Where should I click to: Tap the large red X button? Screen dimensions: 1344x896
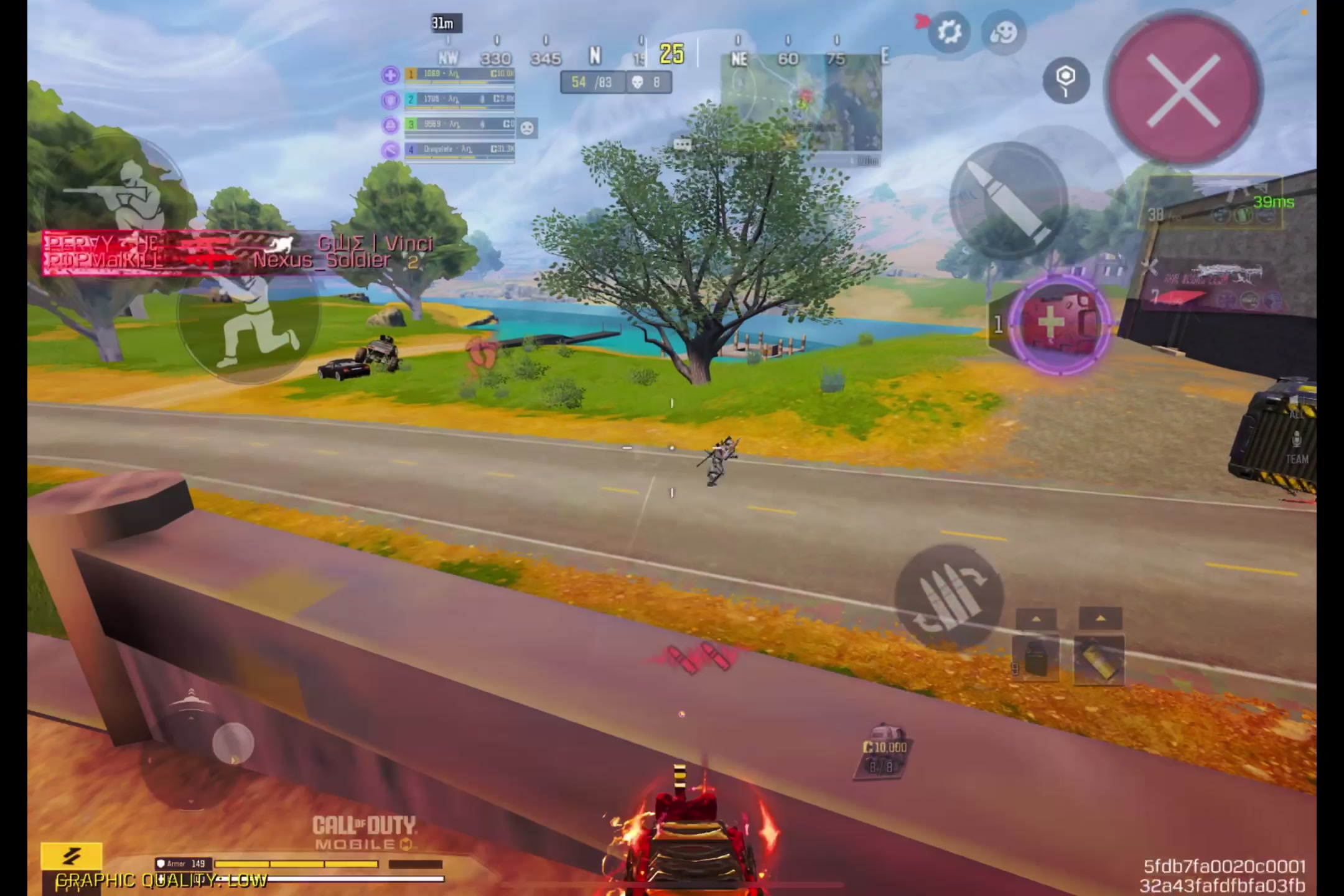pos(1183,89)
